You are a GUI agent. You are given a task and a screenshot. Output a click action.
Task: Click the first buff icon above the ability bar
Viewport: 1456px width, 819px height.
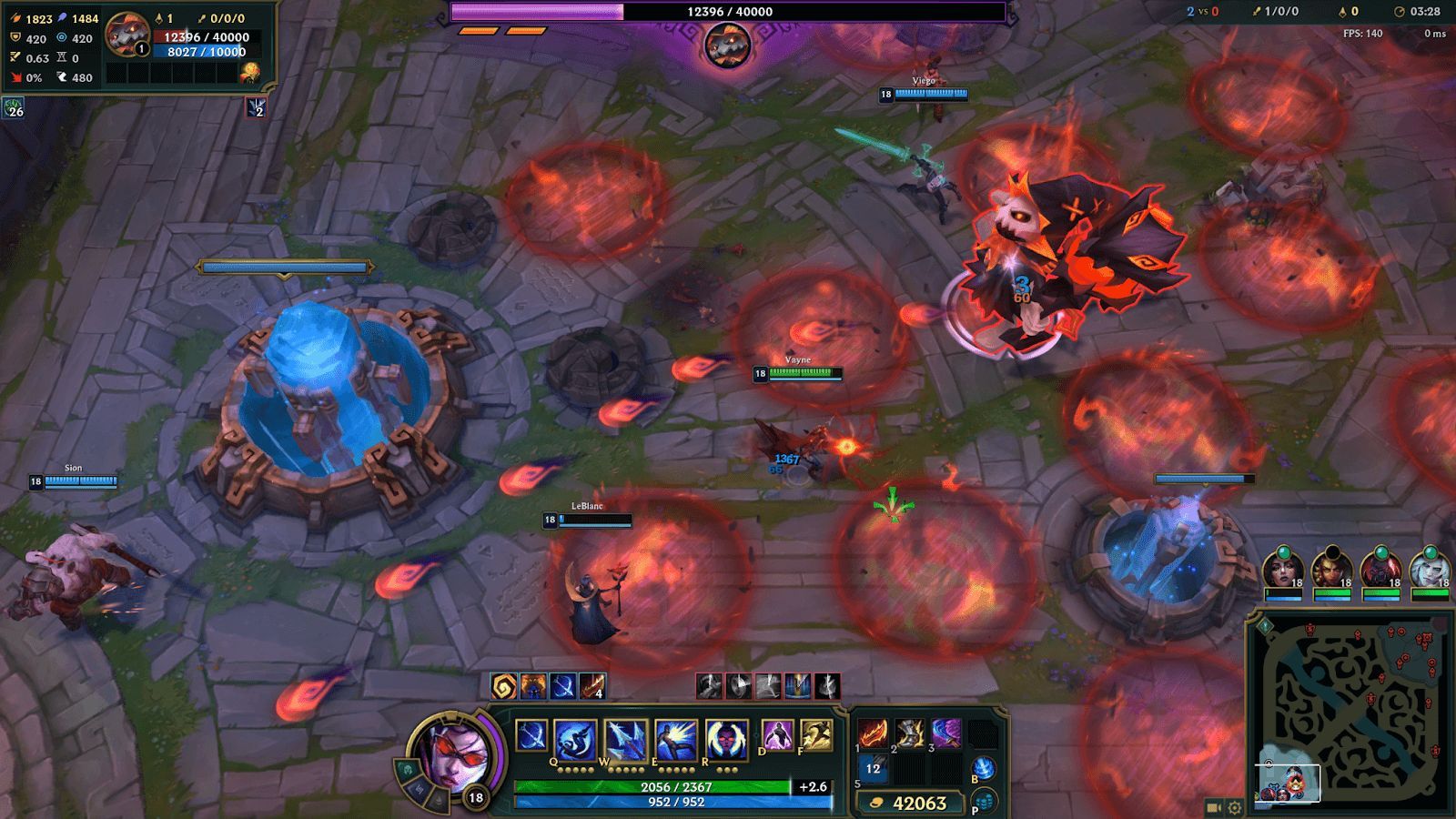click(504, 684)
